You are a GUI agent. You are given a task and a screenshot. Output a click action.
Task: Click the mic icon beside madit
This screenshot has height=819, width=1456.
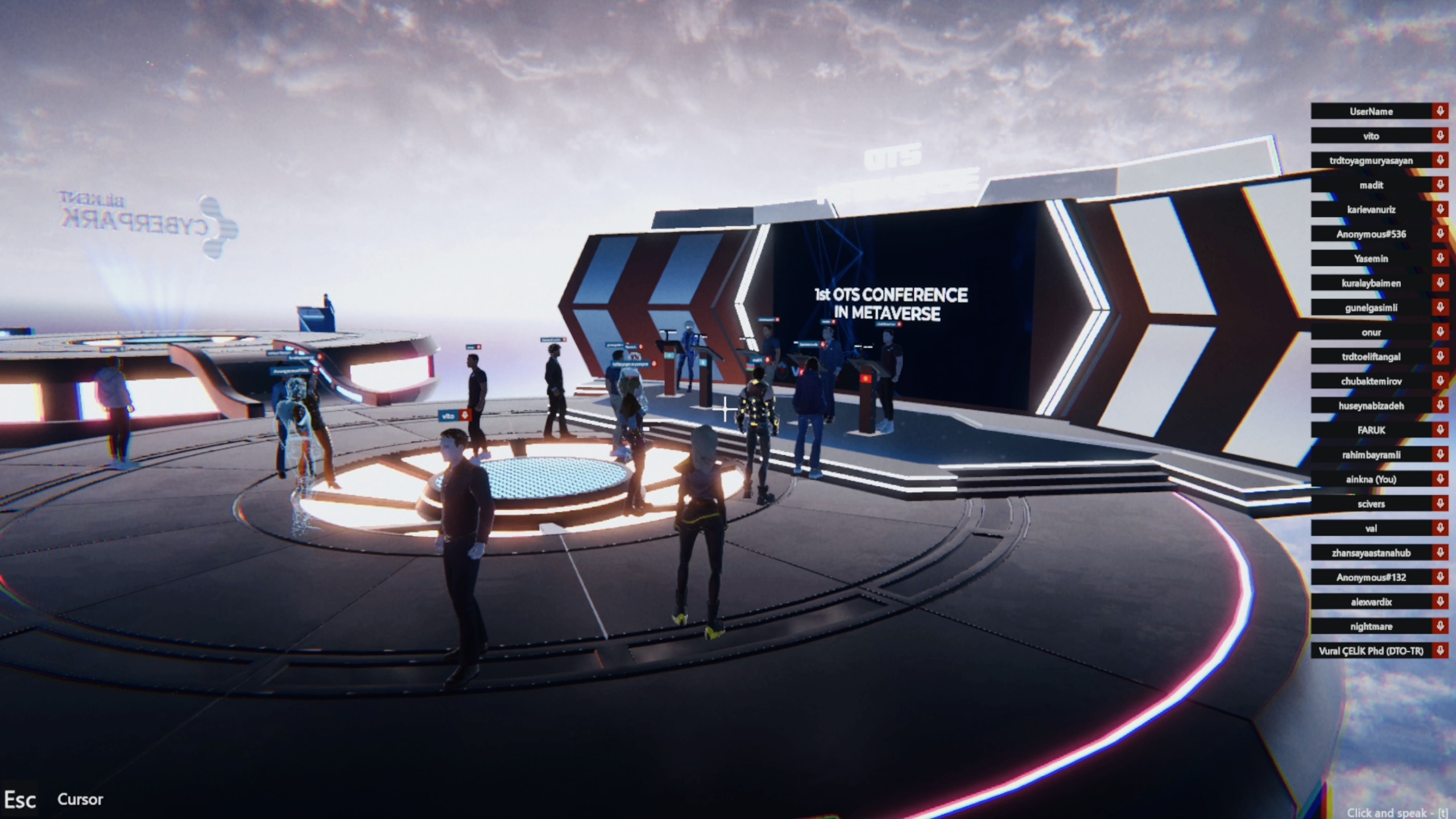(1440, 185)
